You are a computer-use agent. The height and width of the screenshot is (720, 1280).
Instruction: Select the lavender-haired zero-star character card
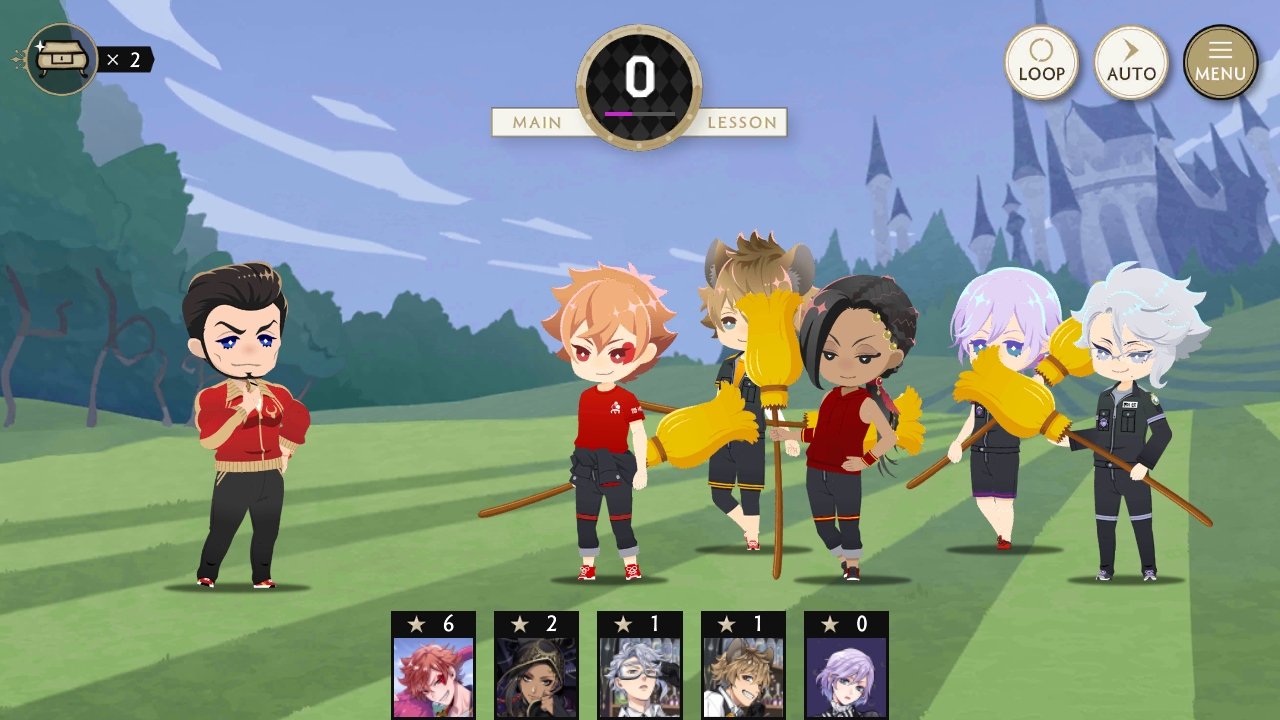[x=846, y=666]
